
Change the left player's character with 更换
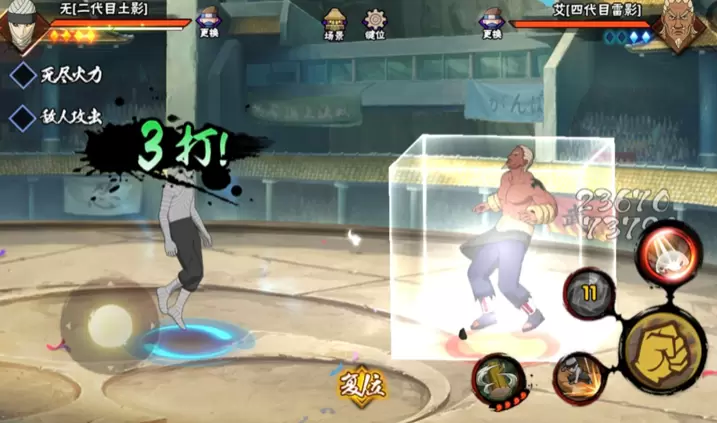pyautogui.click(x=210, y=23)
